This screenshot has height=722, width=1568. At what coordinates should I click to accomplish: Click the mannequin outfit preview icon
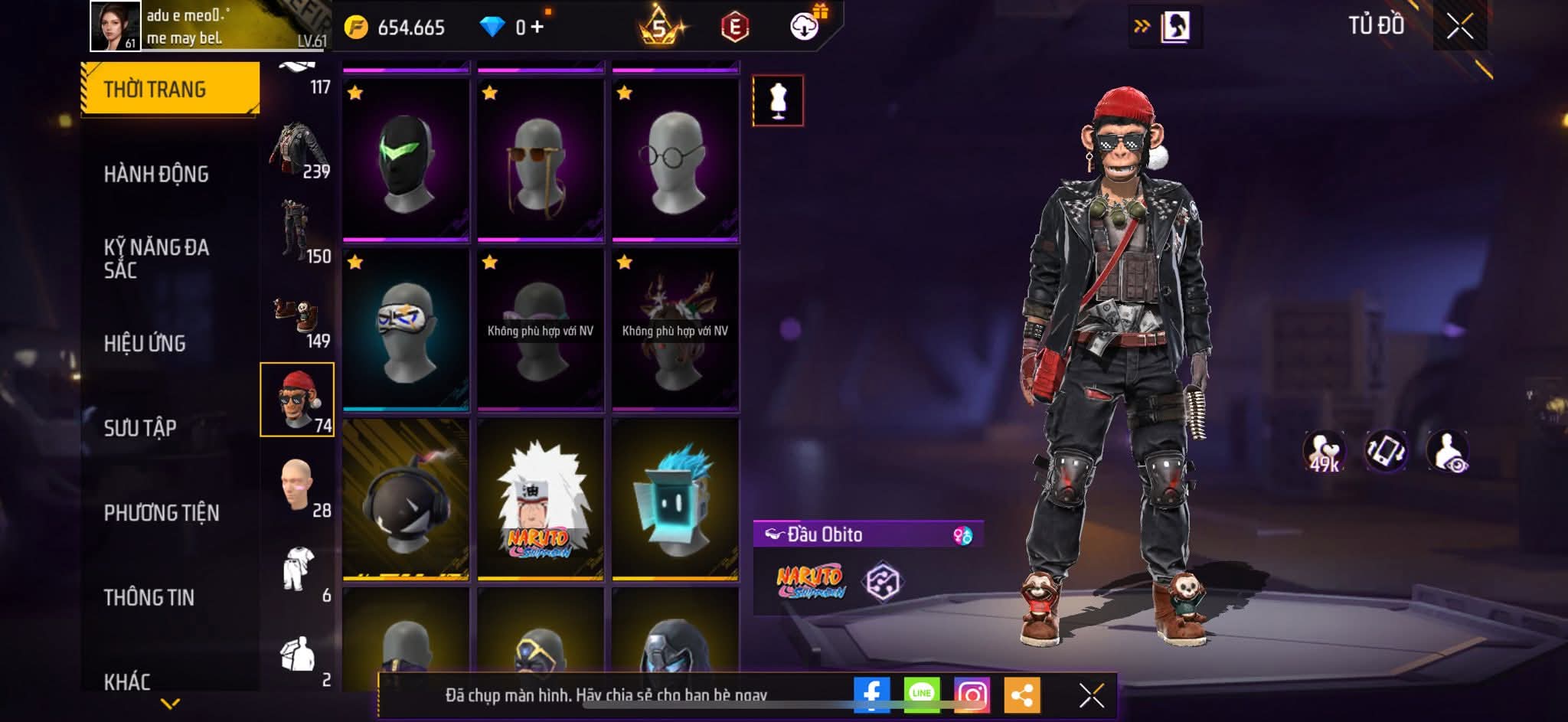click(x=776, y=100)
